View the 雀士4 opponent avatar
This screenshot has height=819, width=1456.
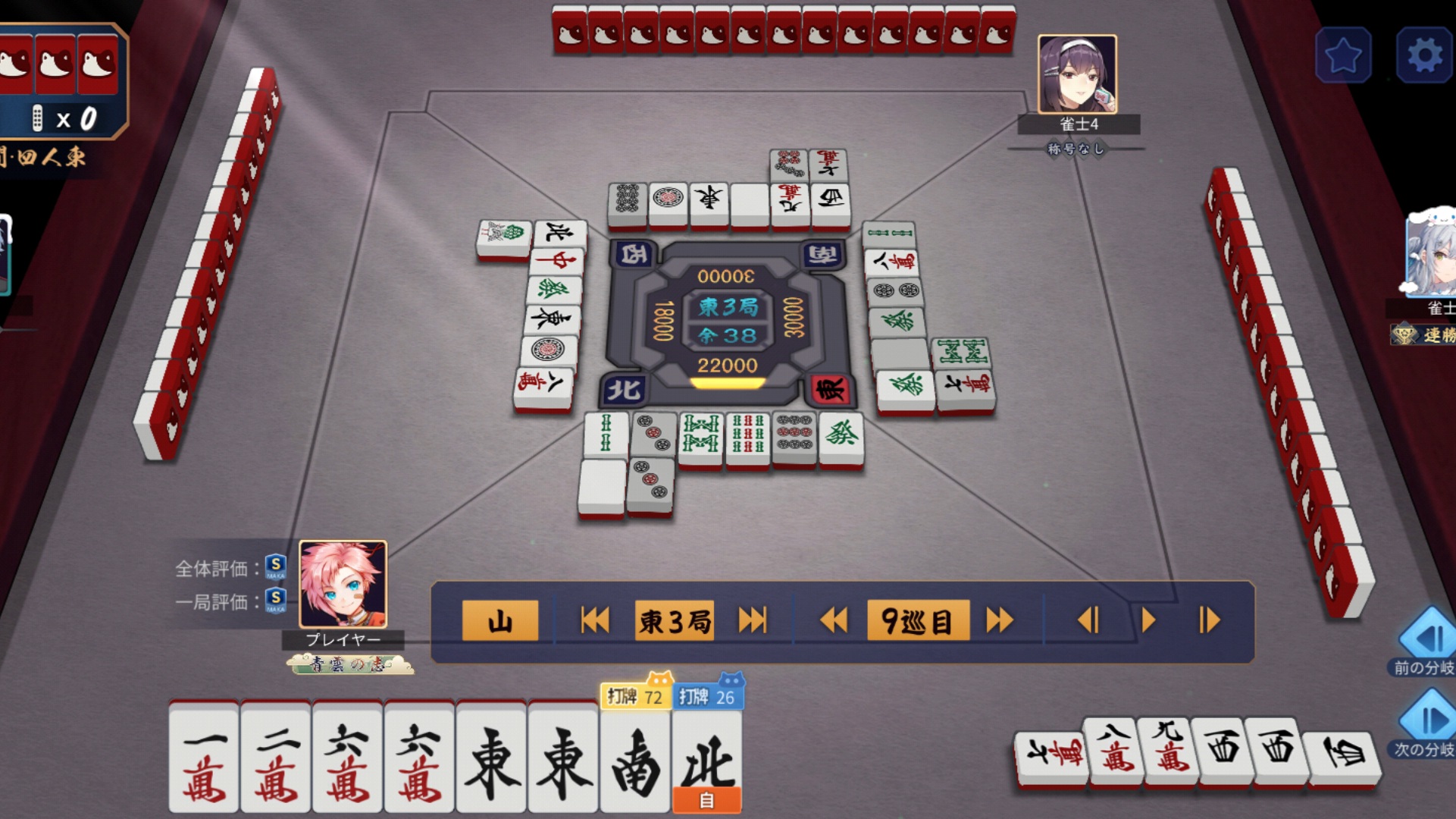pos(1076,74)
